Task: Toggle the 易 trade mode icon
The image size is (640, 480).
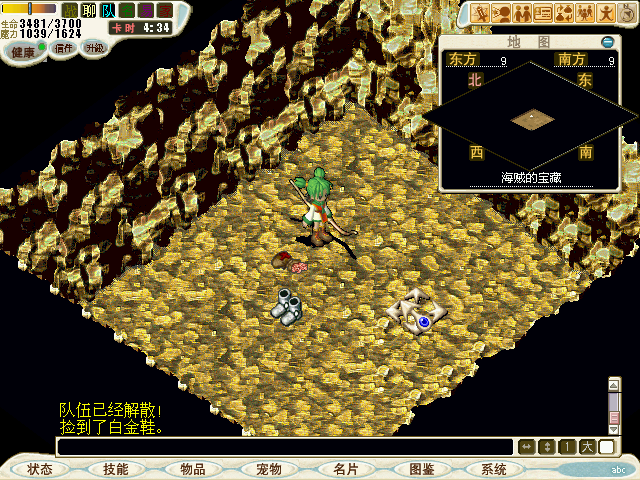Action: click(x=146, y=11)
